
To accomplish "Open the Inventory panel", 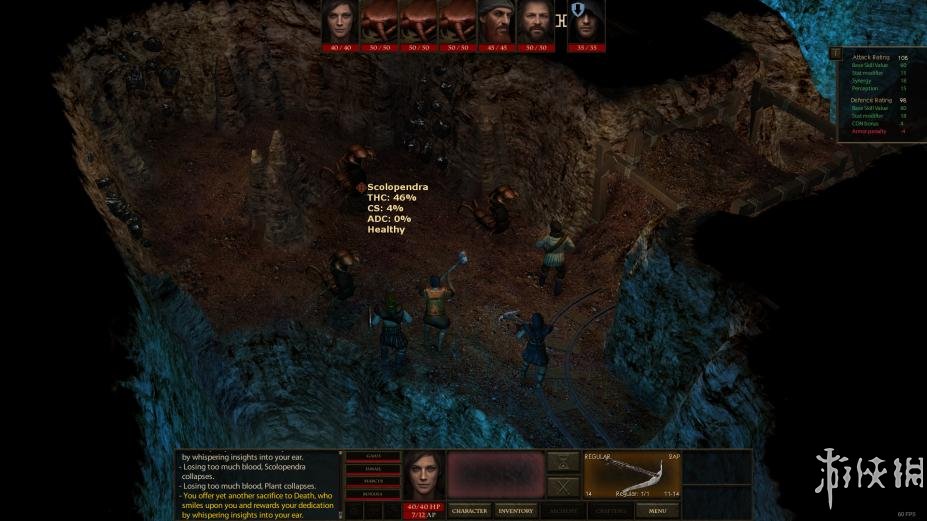I will click(516, 510).
